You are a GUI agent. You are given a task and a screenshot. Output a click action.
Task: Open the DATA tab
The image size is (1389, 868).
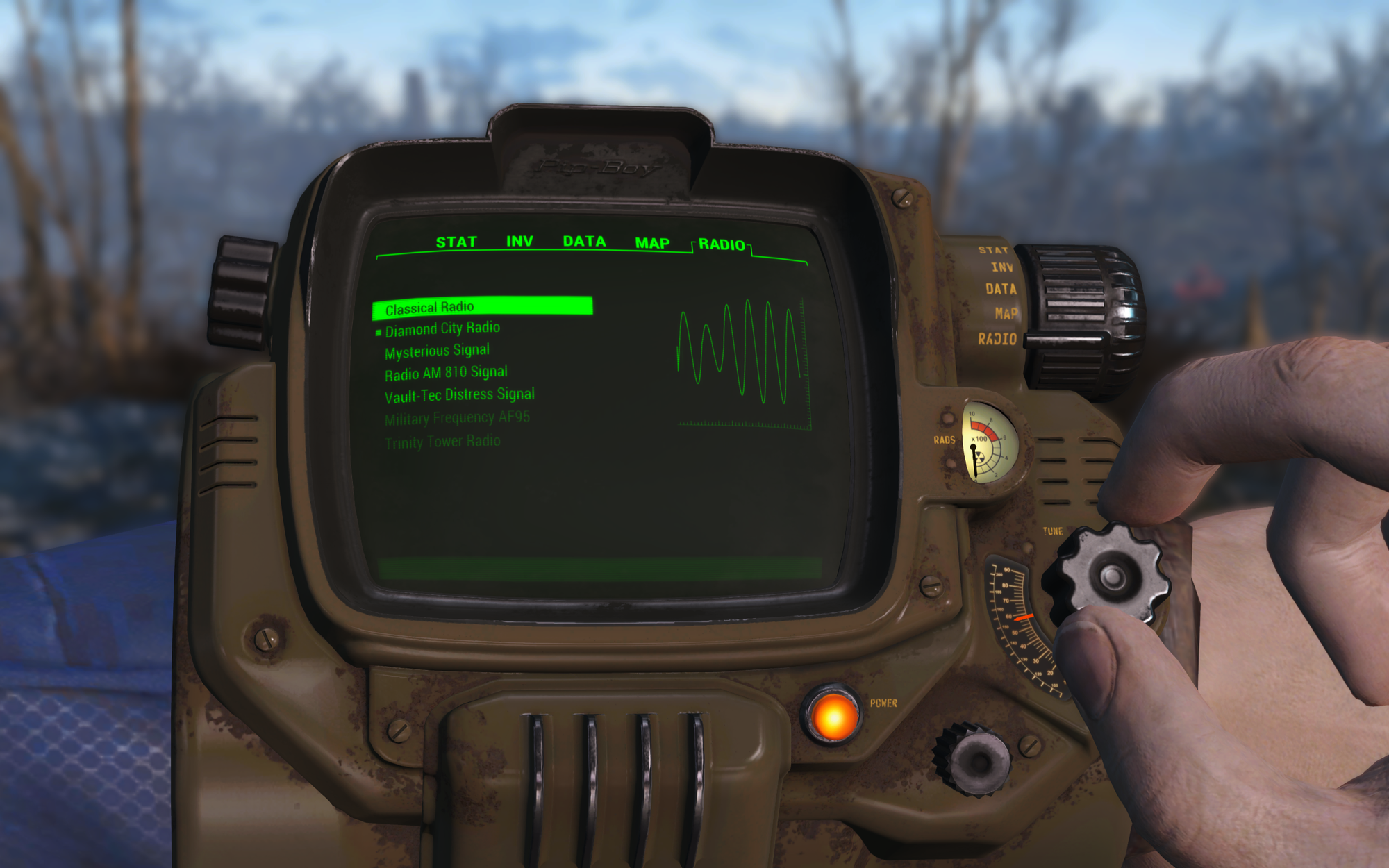(586, 242)
